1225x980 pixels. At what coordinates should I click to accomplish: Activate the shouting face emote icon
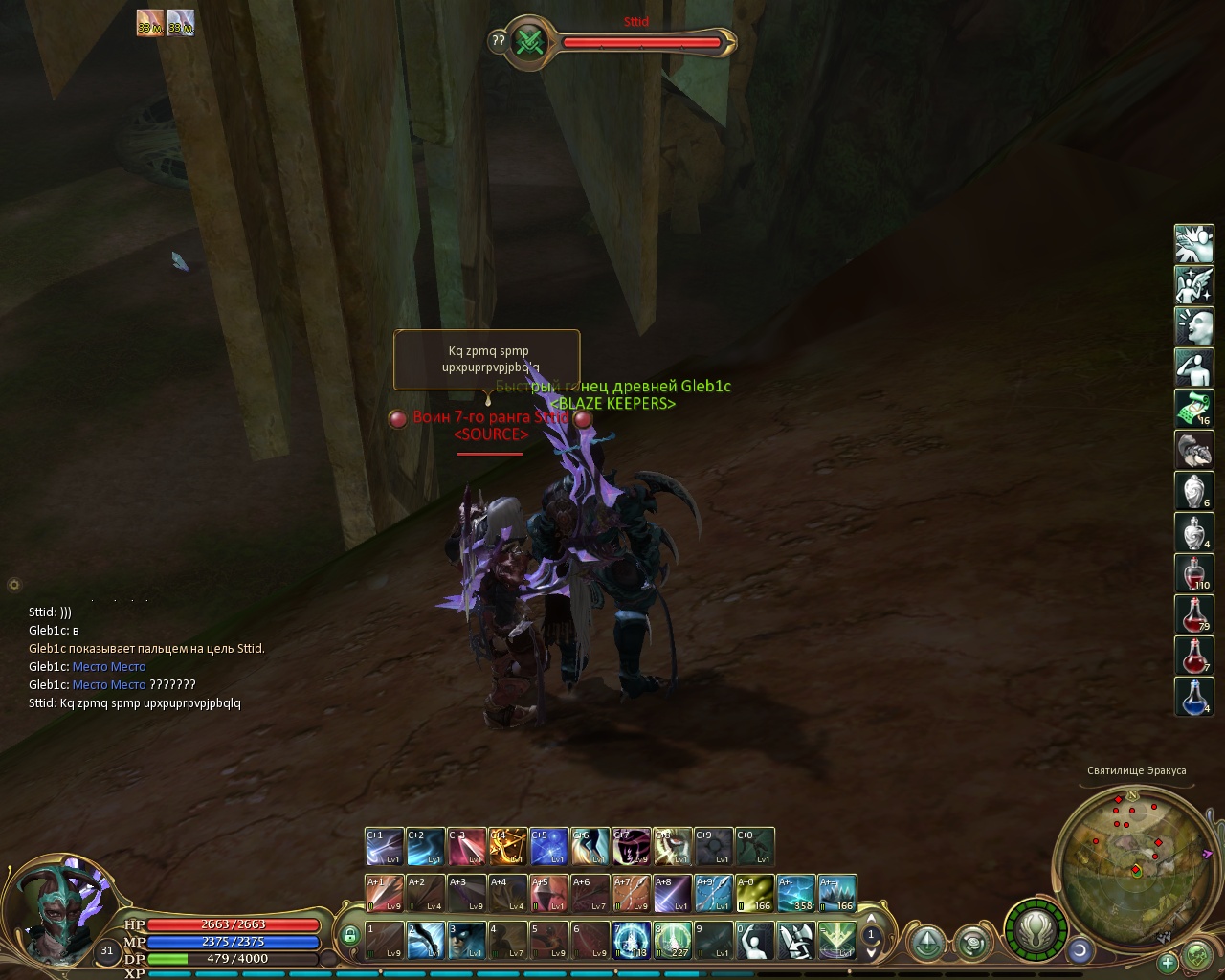(x=1193, y=326)
